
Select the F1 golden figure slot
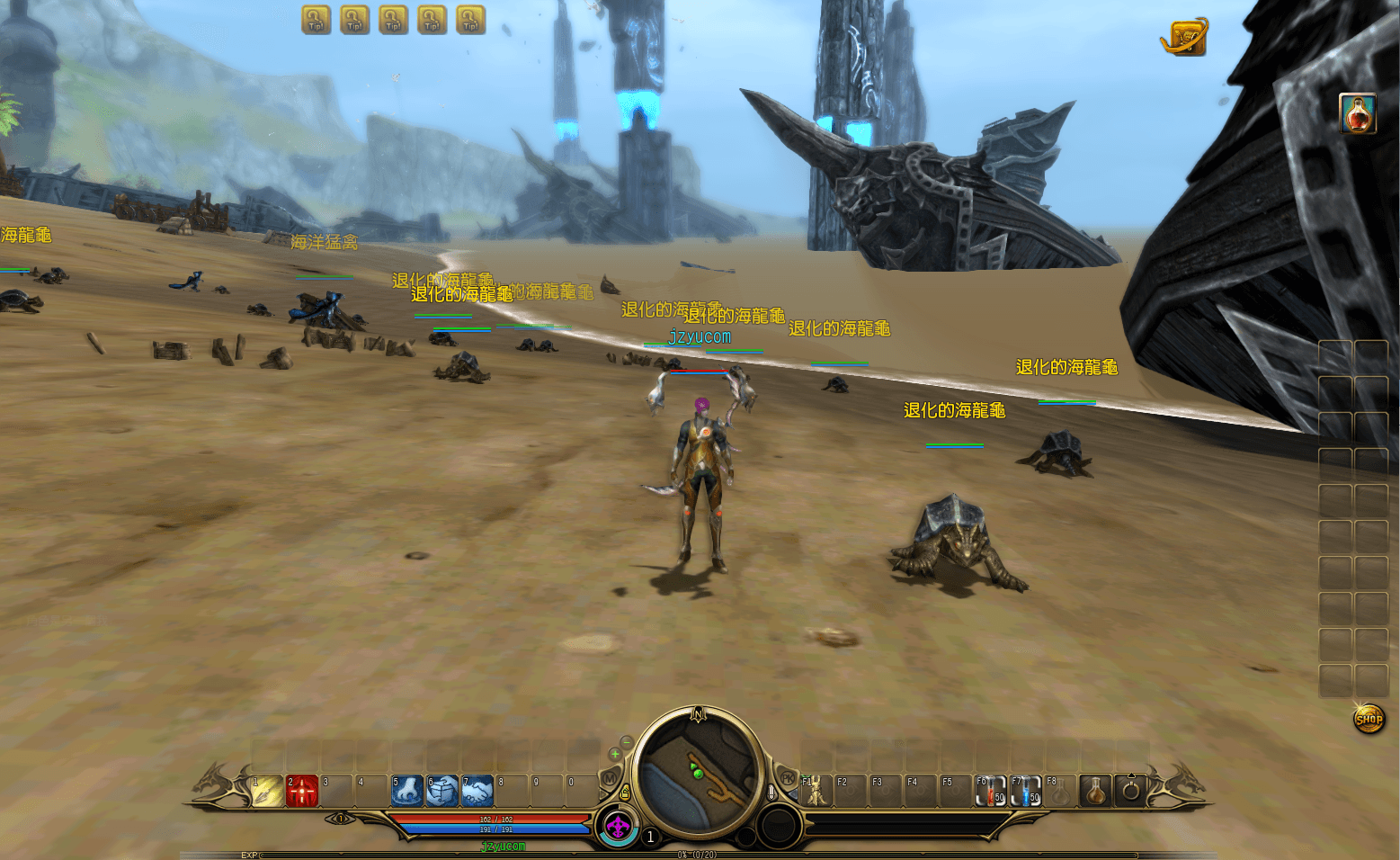816,792
